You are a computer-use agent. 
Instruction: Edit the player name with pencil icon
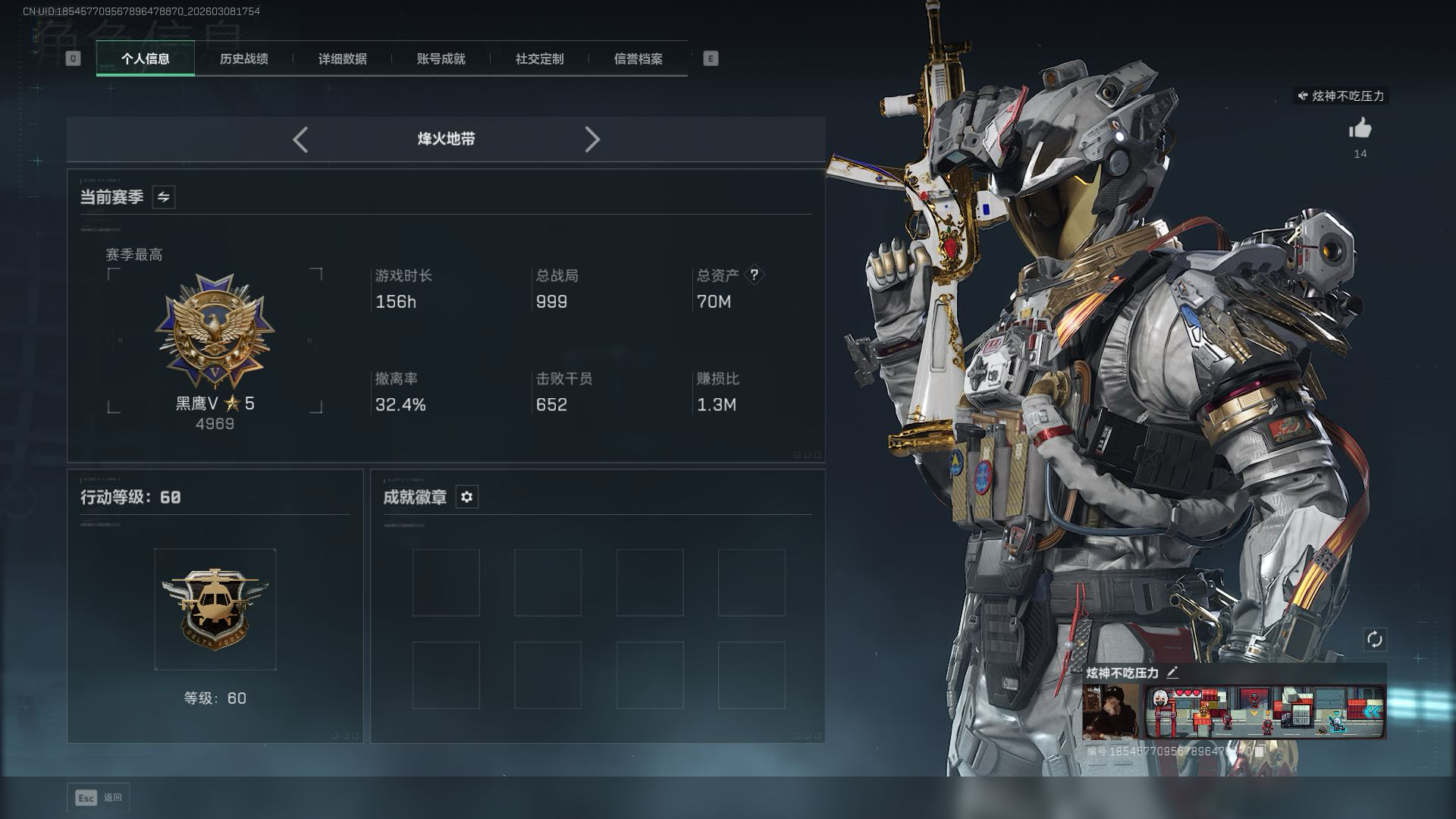tap(1172, 673)
